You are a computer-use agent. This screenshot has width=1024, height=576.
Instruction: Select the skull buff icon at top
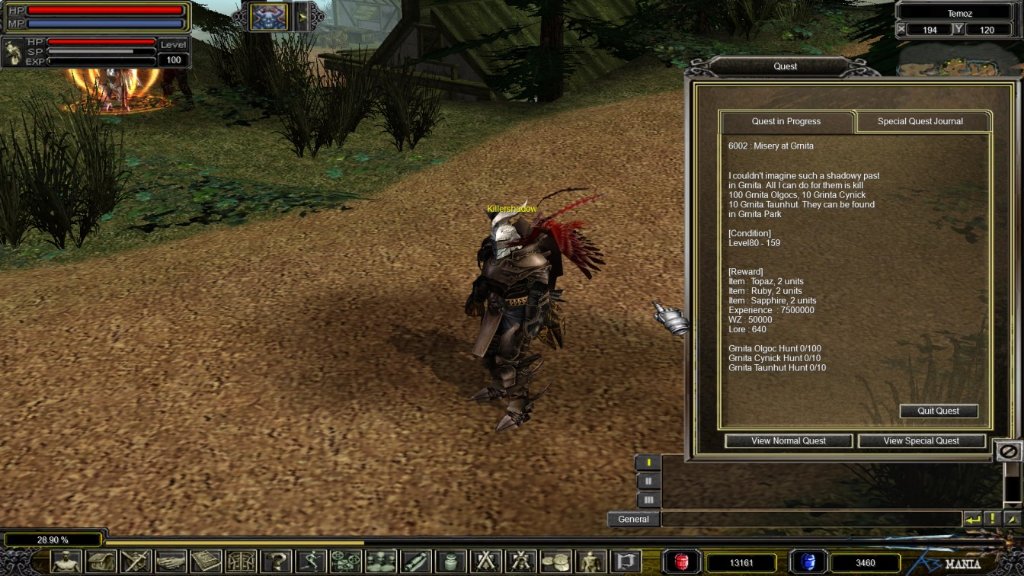268,16
